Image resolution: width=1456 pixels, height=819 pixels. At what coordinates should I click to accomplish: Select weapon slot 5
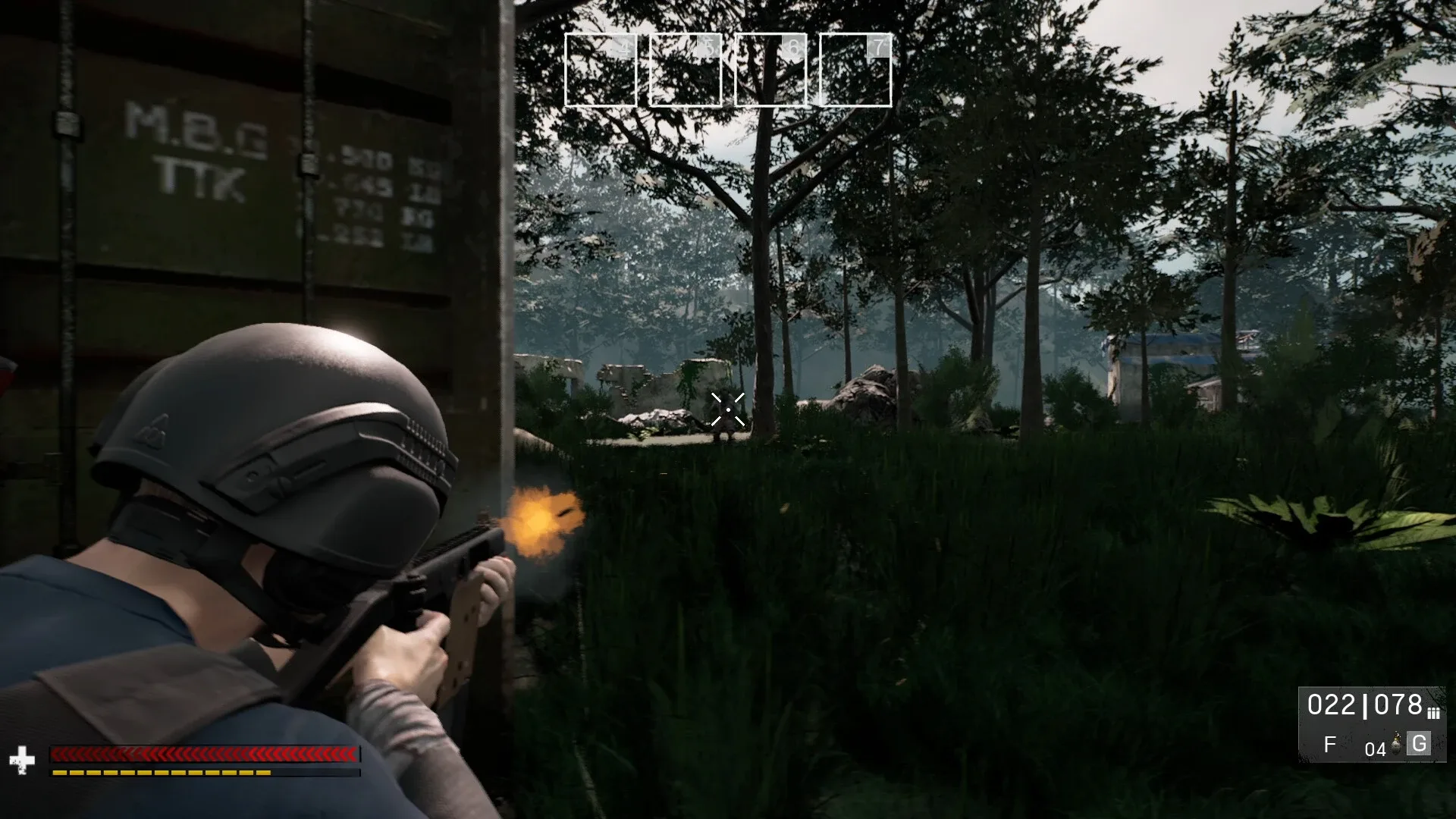coord(685,70)
